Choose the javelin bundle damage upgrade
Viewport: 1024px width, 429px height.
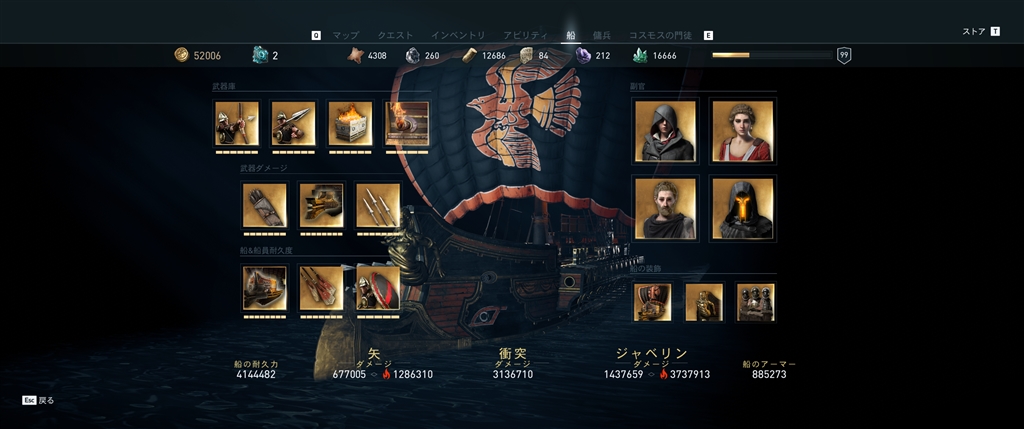click(x=378, y=205)
